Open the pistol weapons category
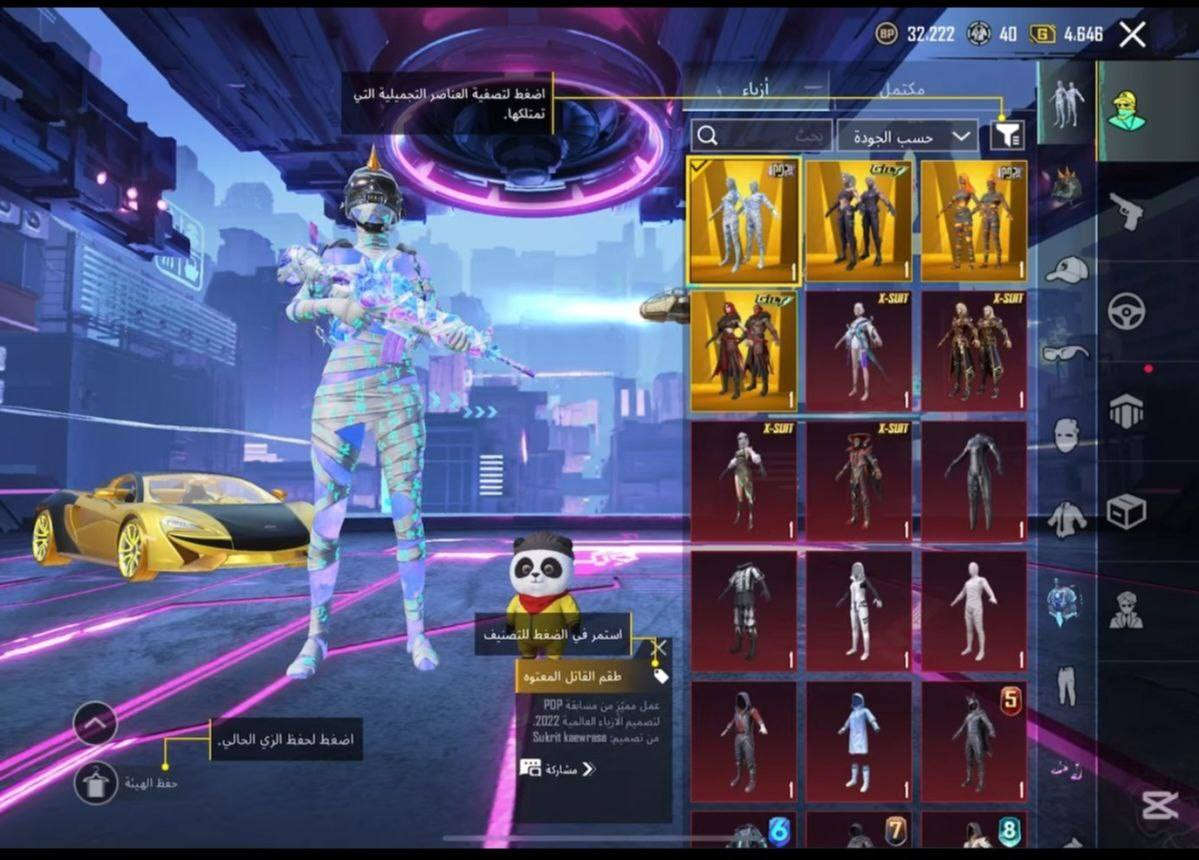Viewport: 1199px width, 860px height. coord(1125,211)
